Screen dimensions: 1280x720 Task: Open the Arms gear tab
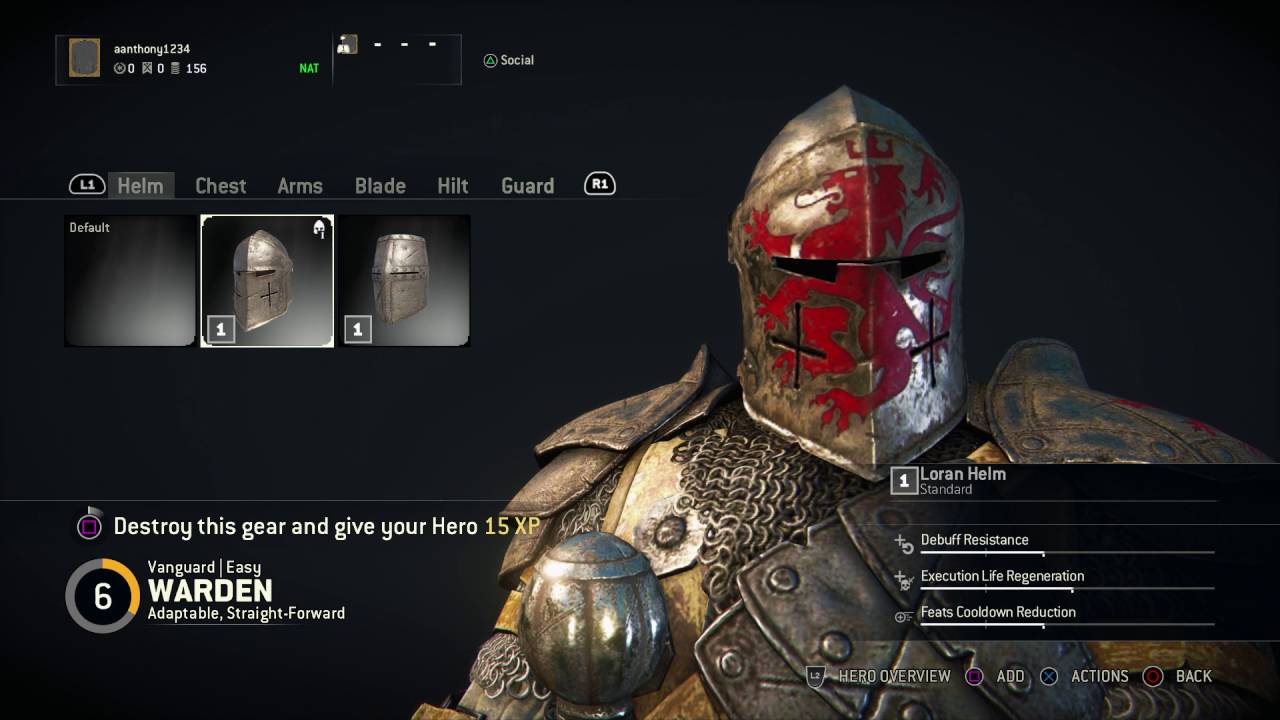(299, 186)
